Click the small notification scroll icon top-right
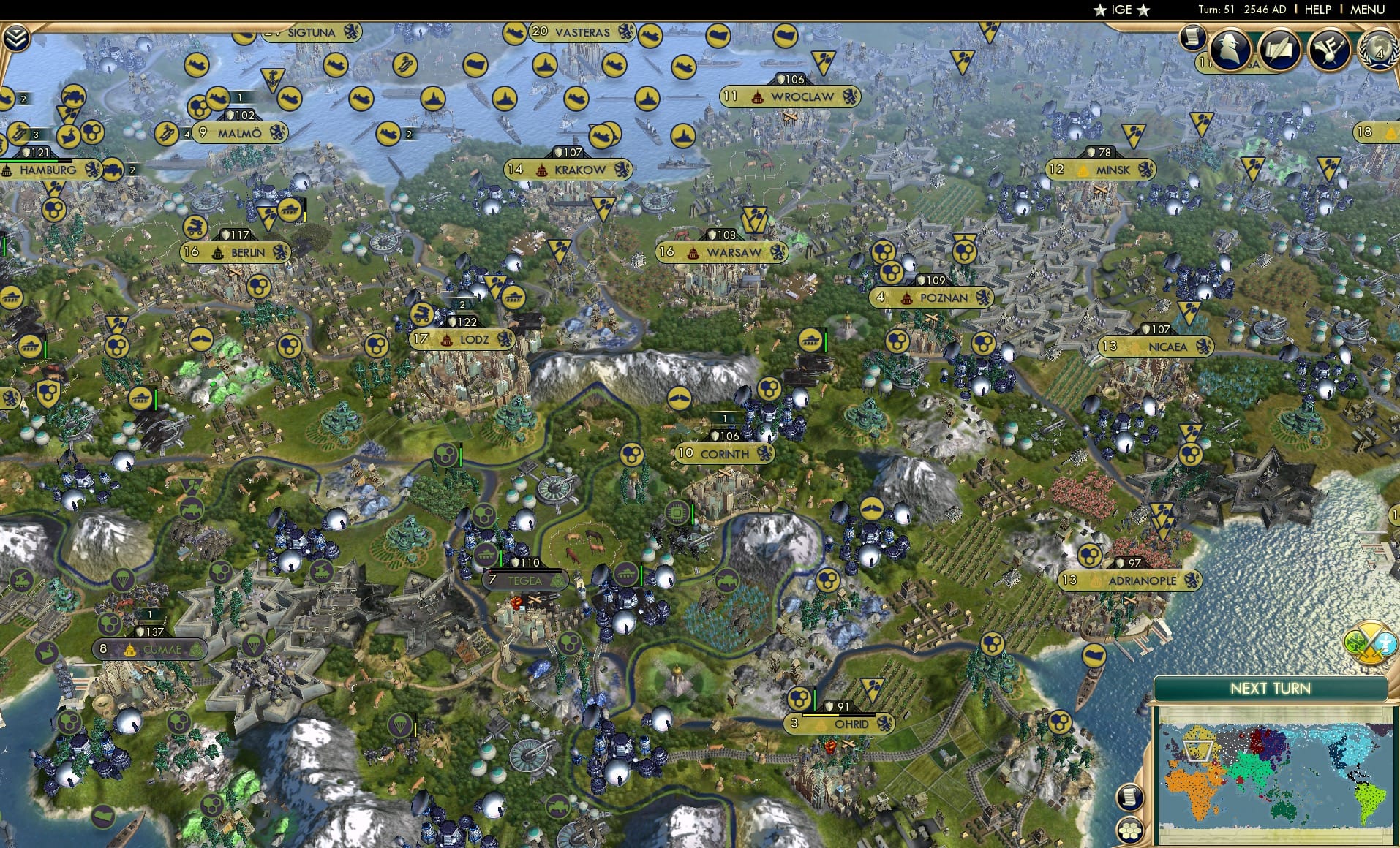Screen dimensions: 1400x848 (1192, 38)
